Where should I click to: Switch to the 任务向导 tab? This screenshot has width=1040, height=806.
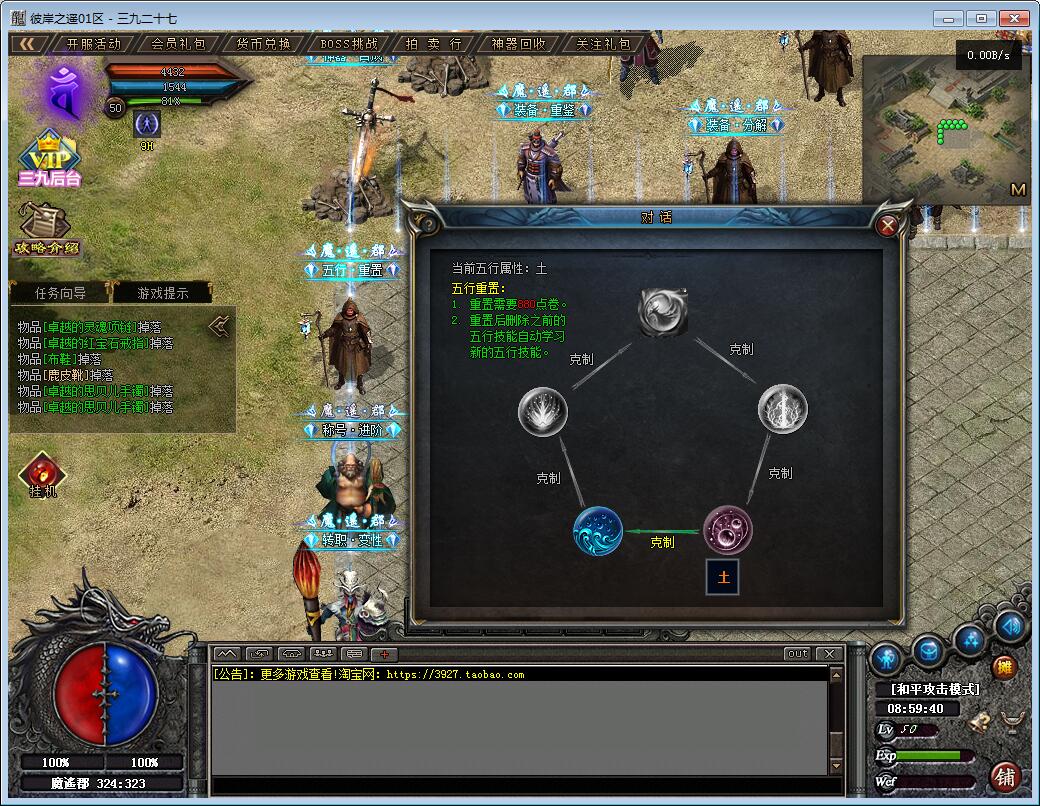[60, 293]
